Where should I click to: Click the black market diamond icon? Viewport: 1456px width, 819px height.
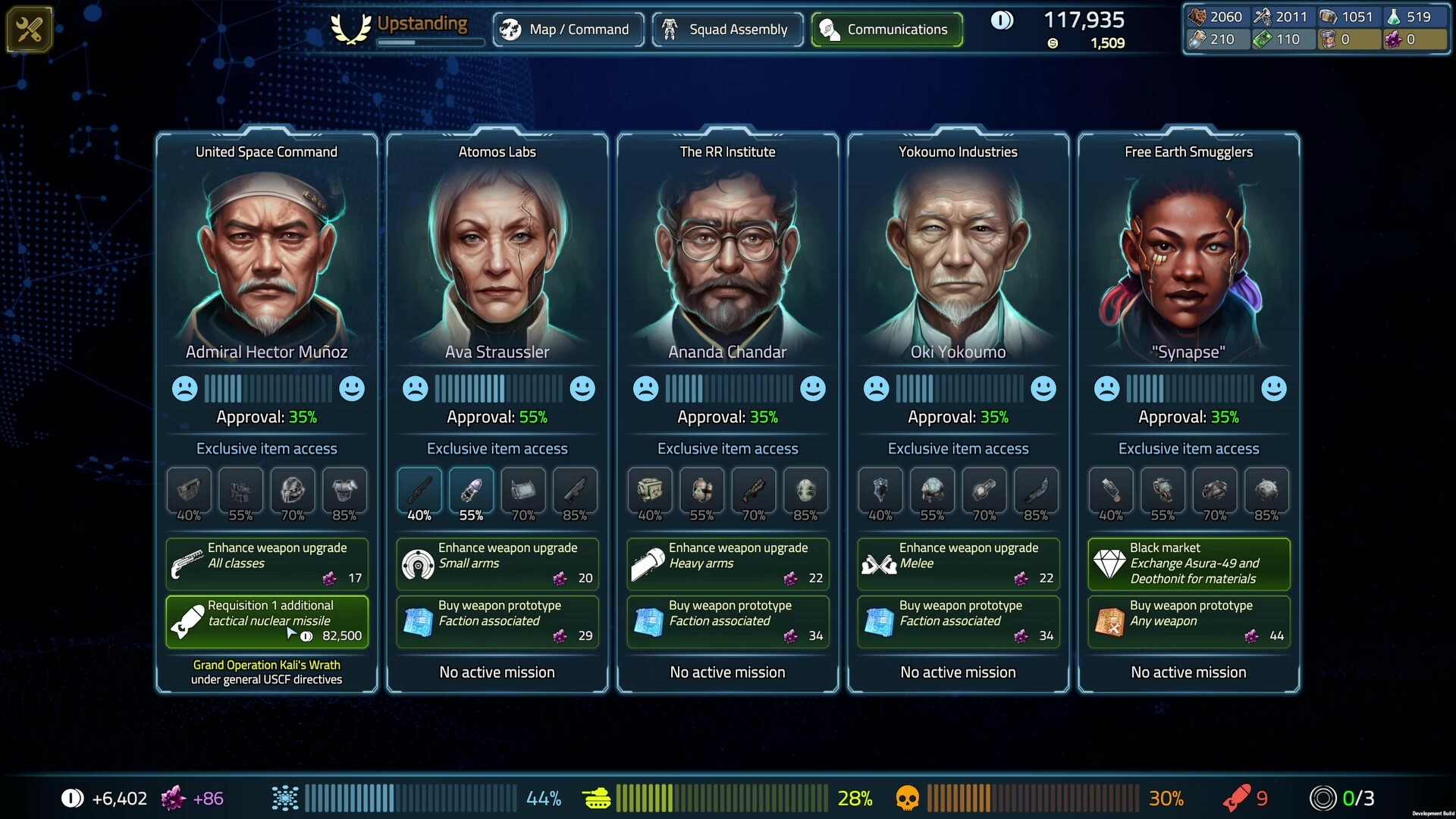(1110, 564)
